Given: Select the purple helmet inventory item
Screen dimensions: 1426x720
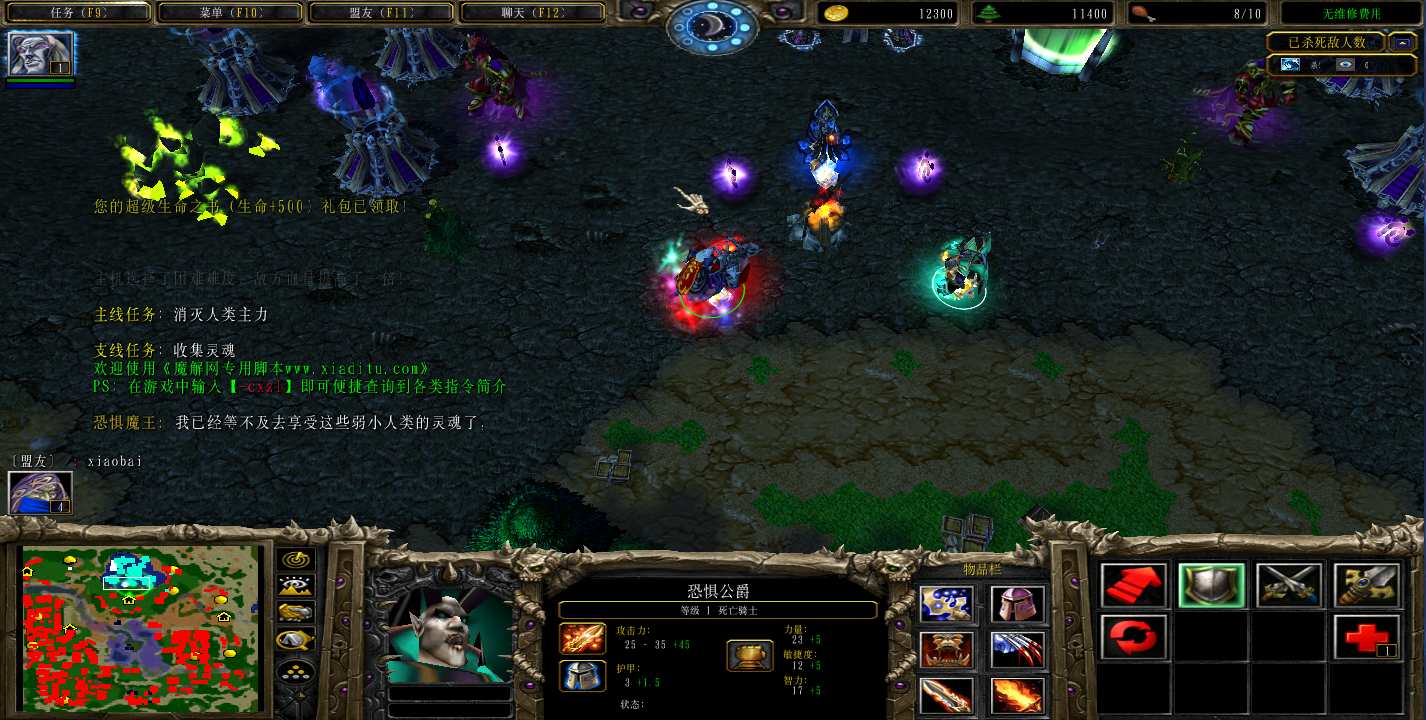Looking at the screenshot, I should (1017, 604).
